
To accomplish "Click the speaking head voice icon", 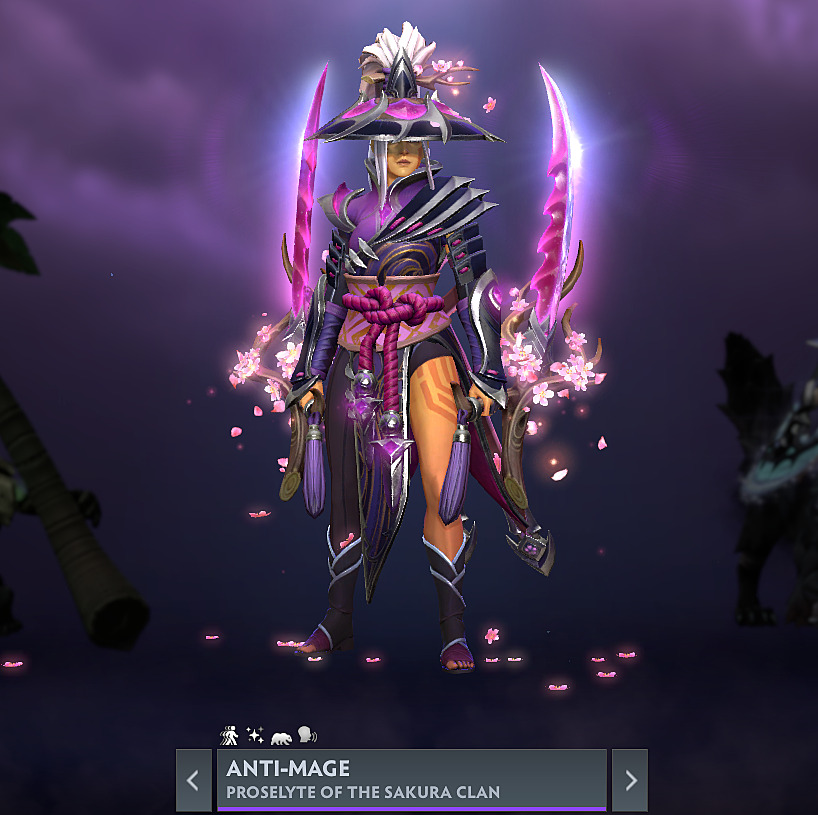I will pyautogui.click(x=306, y=736).
